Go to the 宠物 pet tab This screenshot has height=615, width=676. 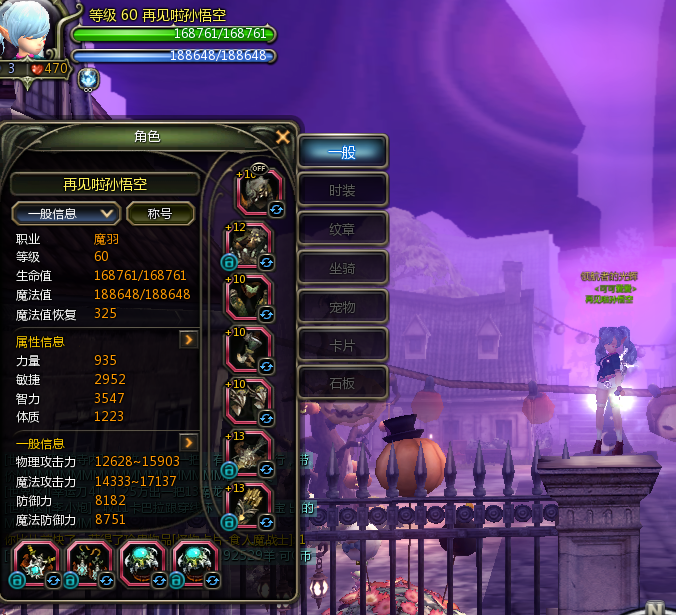click(342, 307)
